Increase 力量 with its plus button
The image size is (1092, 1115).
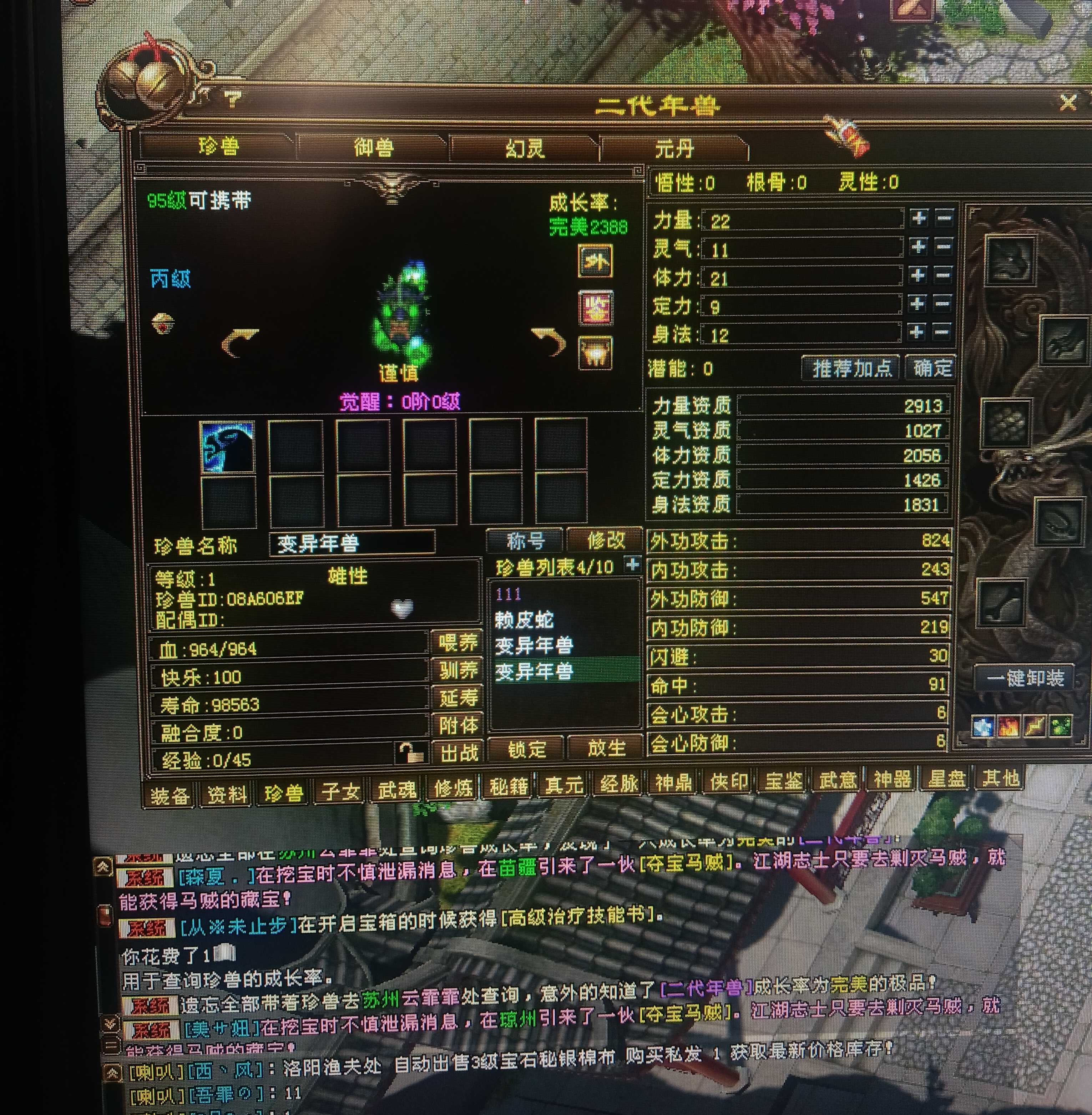919,218
